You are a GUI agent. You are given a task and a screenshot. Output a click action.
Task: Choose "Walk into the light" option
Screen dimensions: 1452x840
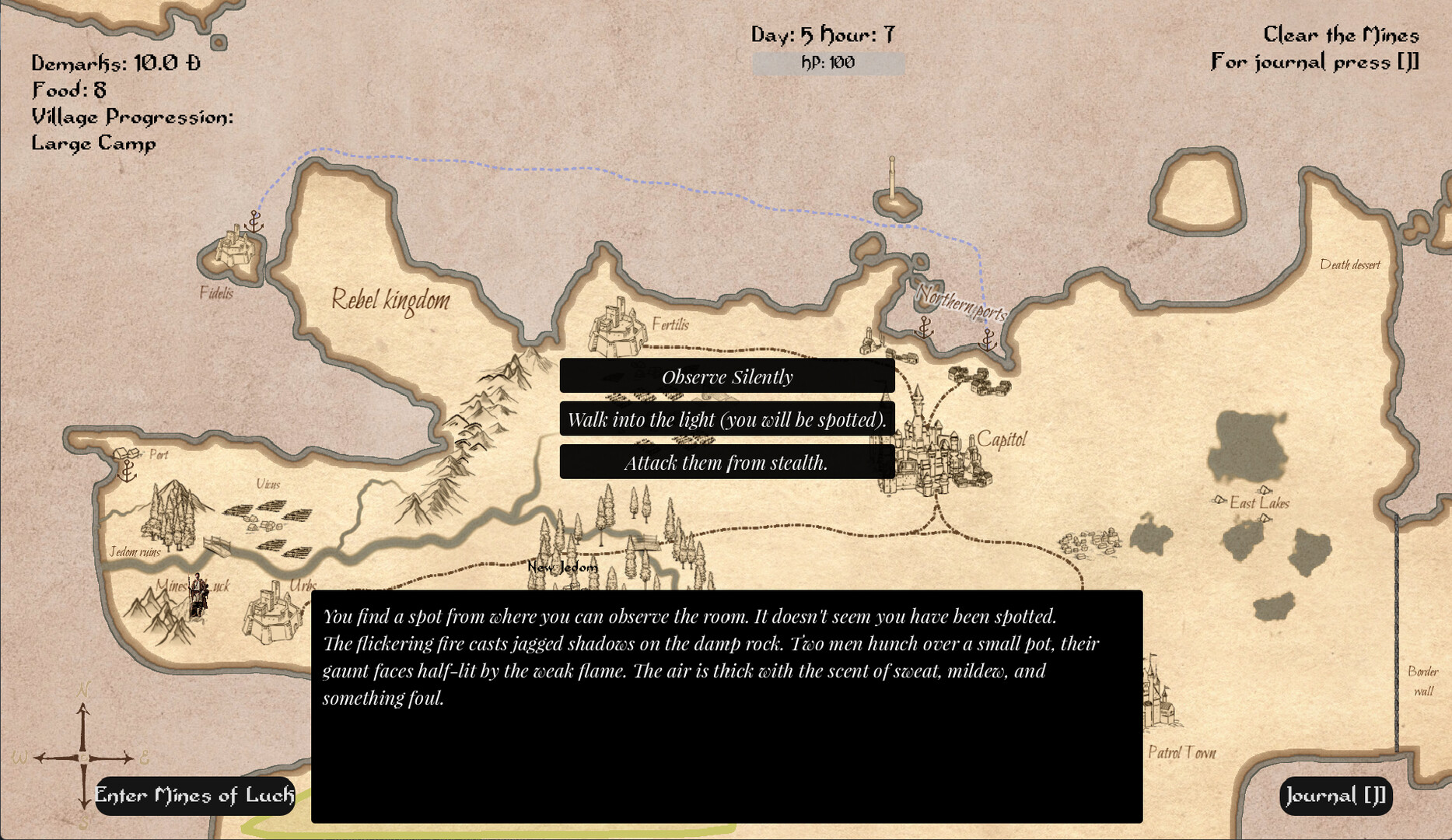click(727, 420)
